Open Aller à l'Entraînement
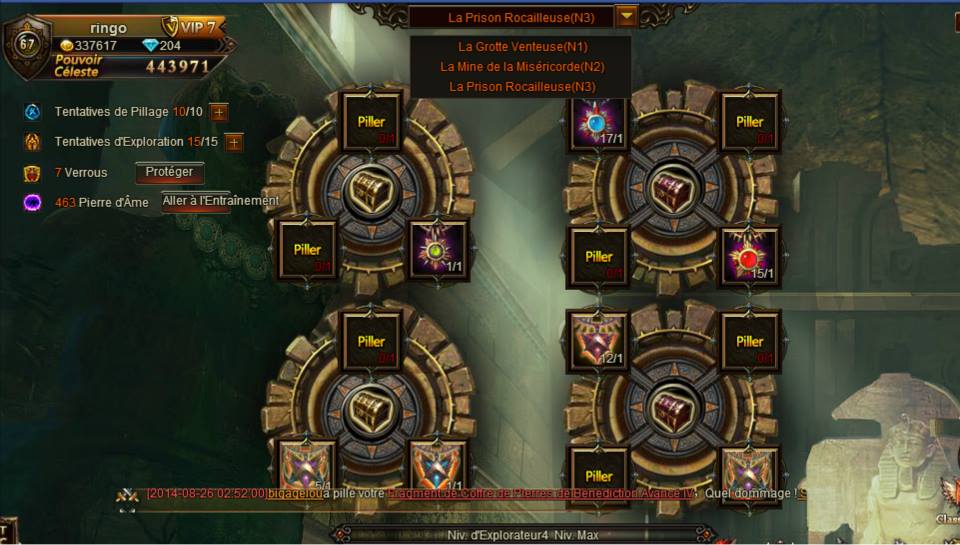This screenshot has width=960, height=545. (x=221, y=201)
